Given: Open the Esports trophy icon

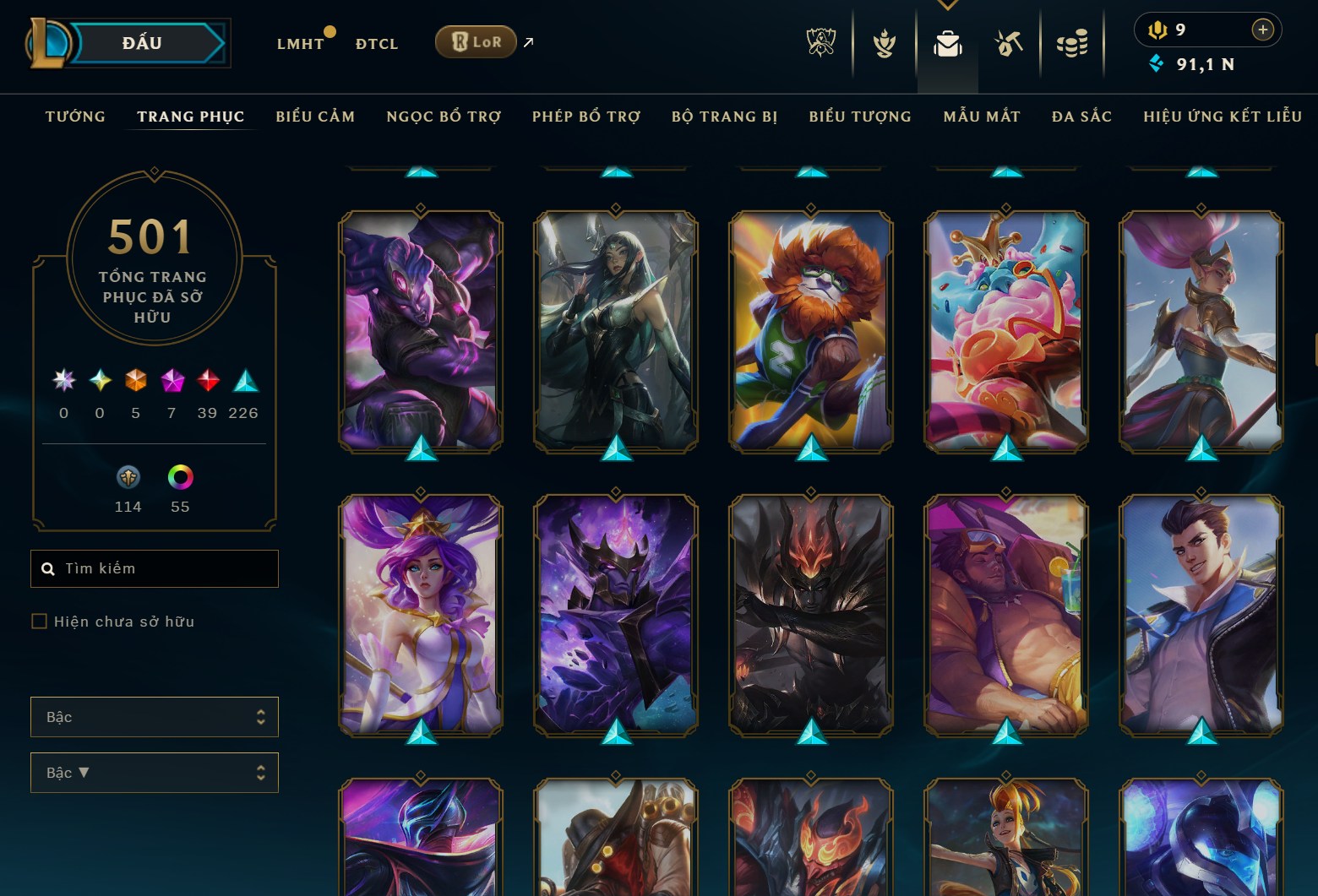Looking at the screenshot, I should (x=820, y=42).
